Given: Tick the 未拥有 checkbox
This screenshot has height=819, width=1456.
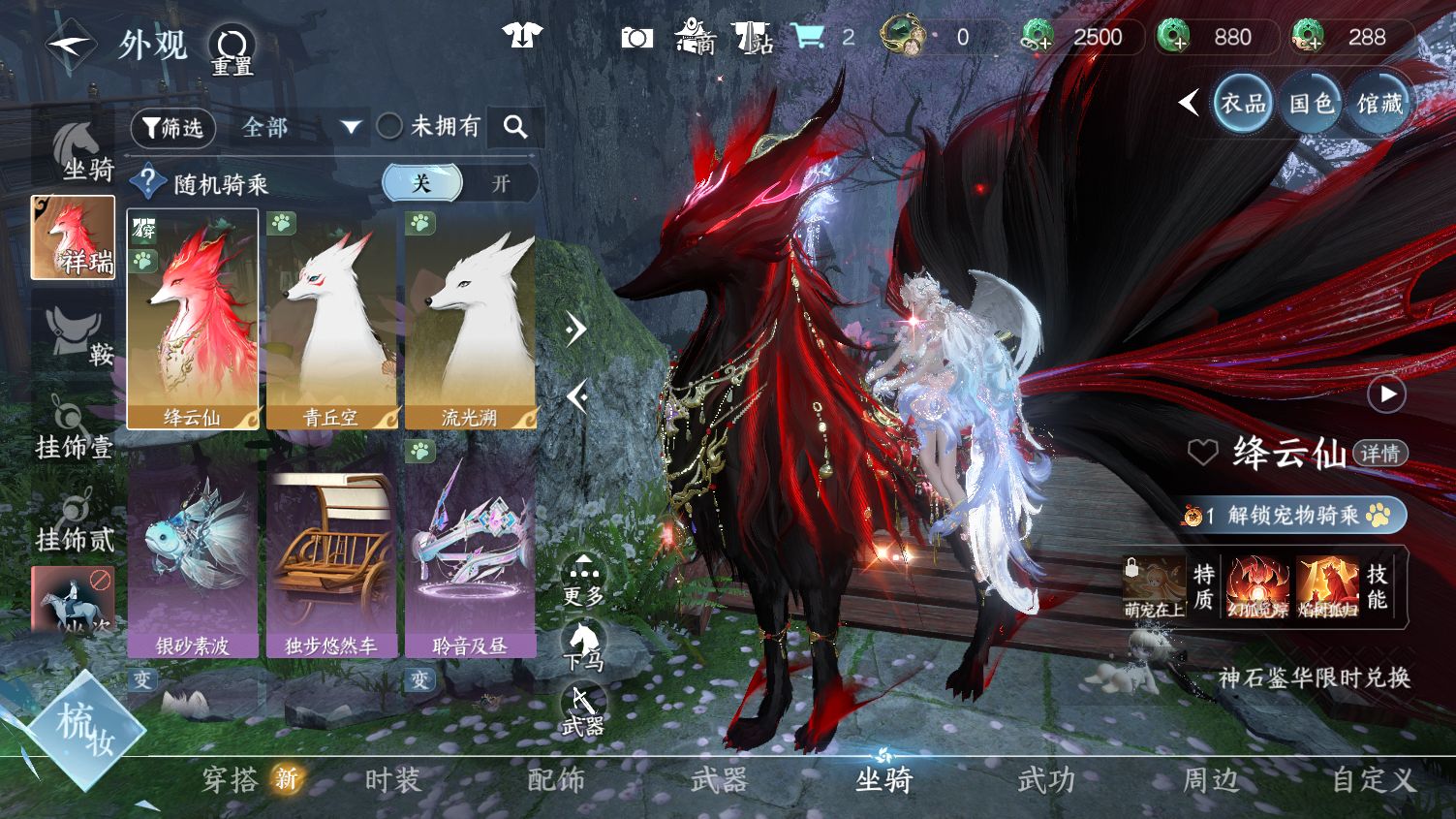Looking at the screenshot, I should click(x=389, y=126).
